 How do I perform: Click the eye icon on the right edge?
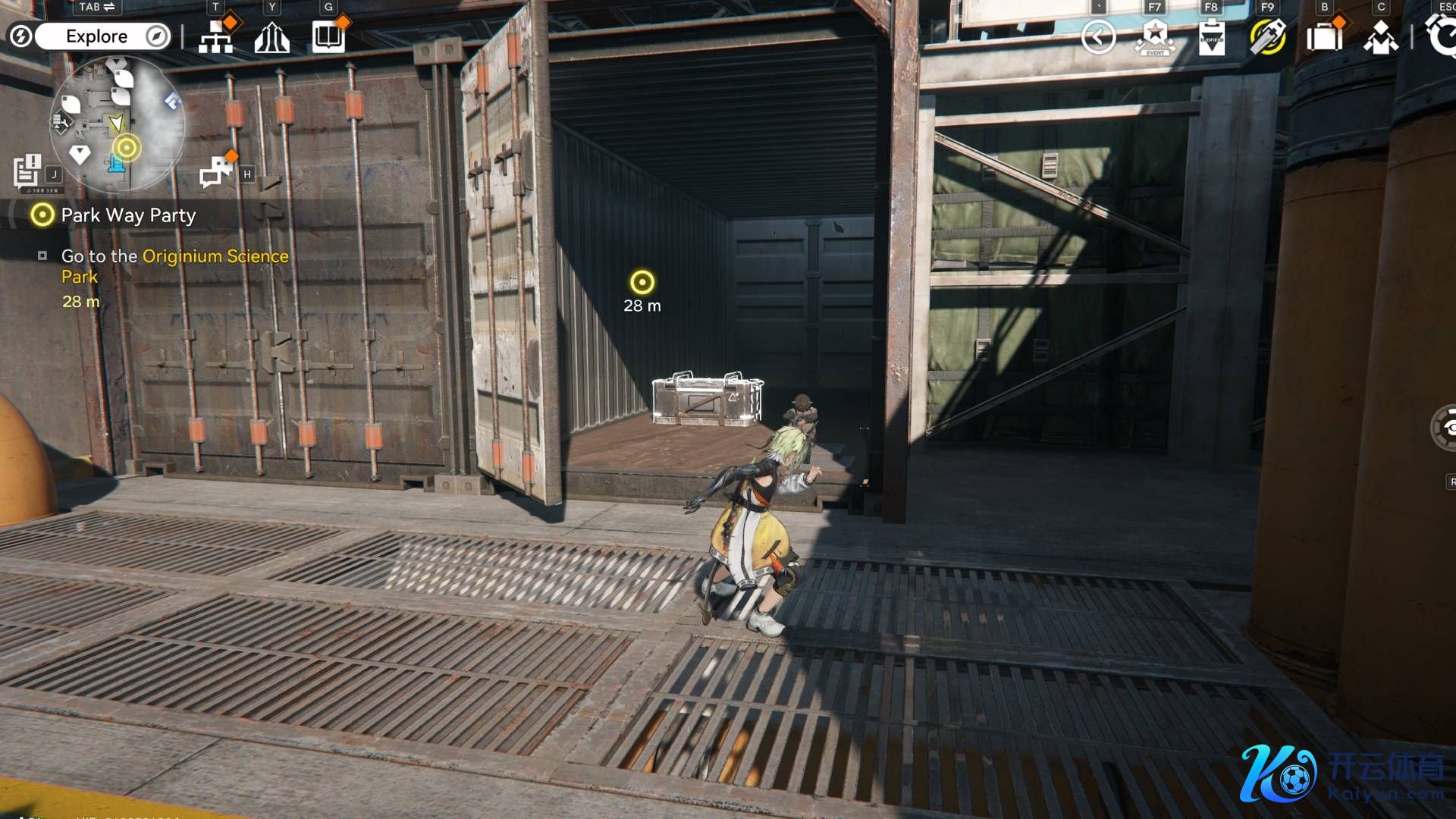[x=1445, y=428]
